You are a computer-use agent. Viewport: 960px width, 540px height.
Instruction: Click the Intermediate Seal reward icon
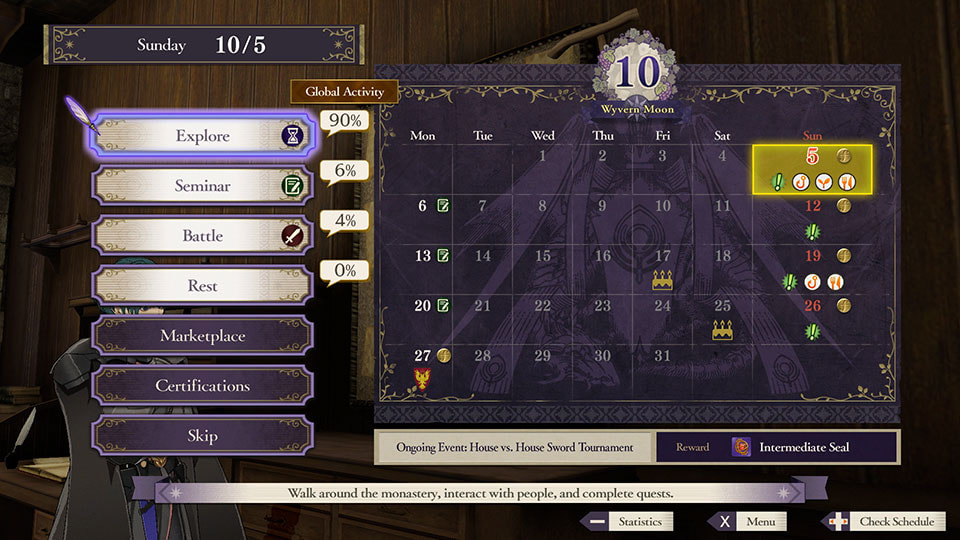pos(741,447)
